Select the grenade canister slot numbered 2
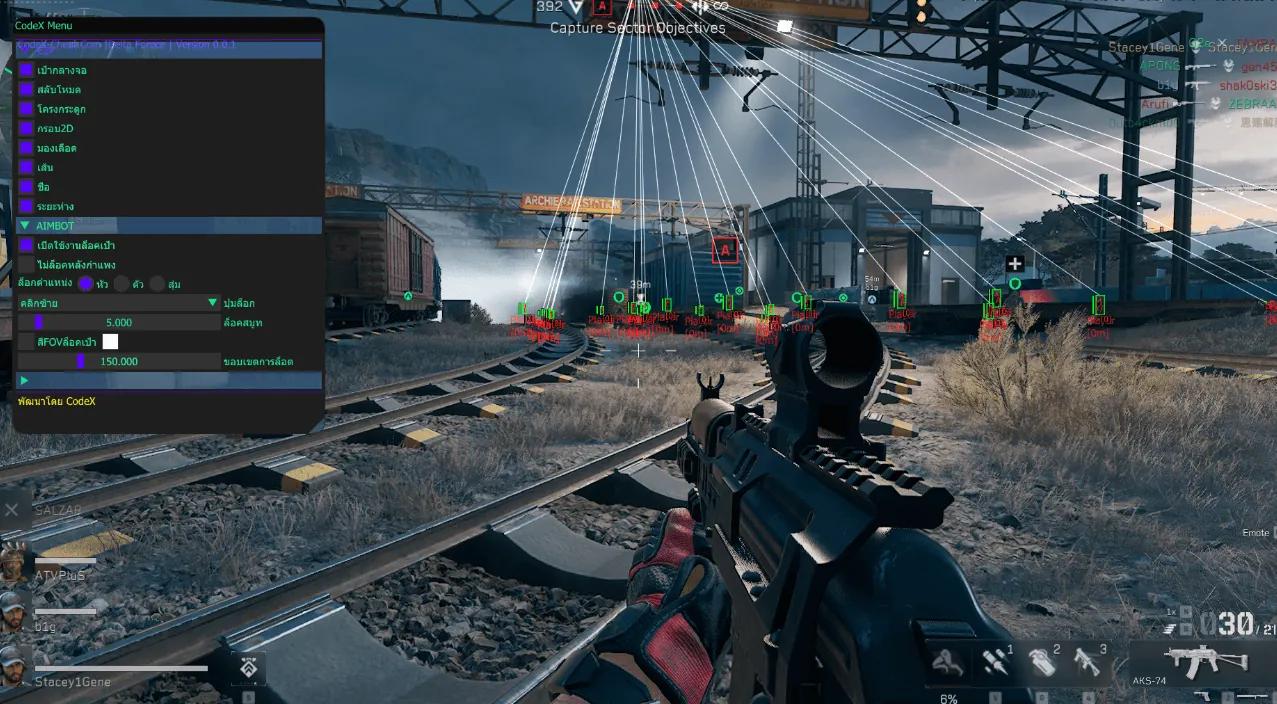This screenshot has height=704, width=1277. coord(1042,661)
